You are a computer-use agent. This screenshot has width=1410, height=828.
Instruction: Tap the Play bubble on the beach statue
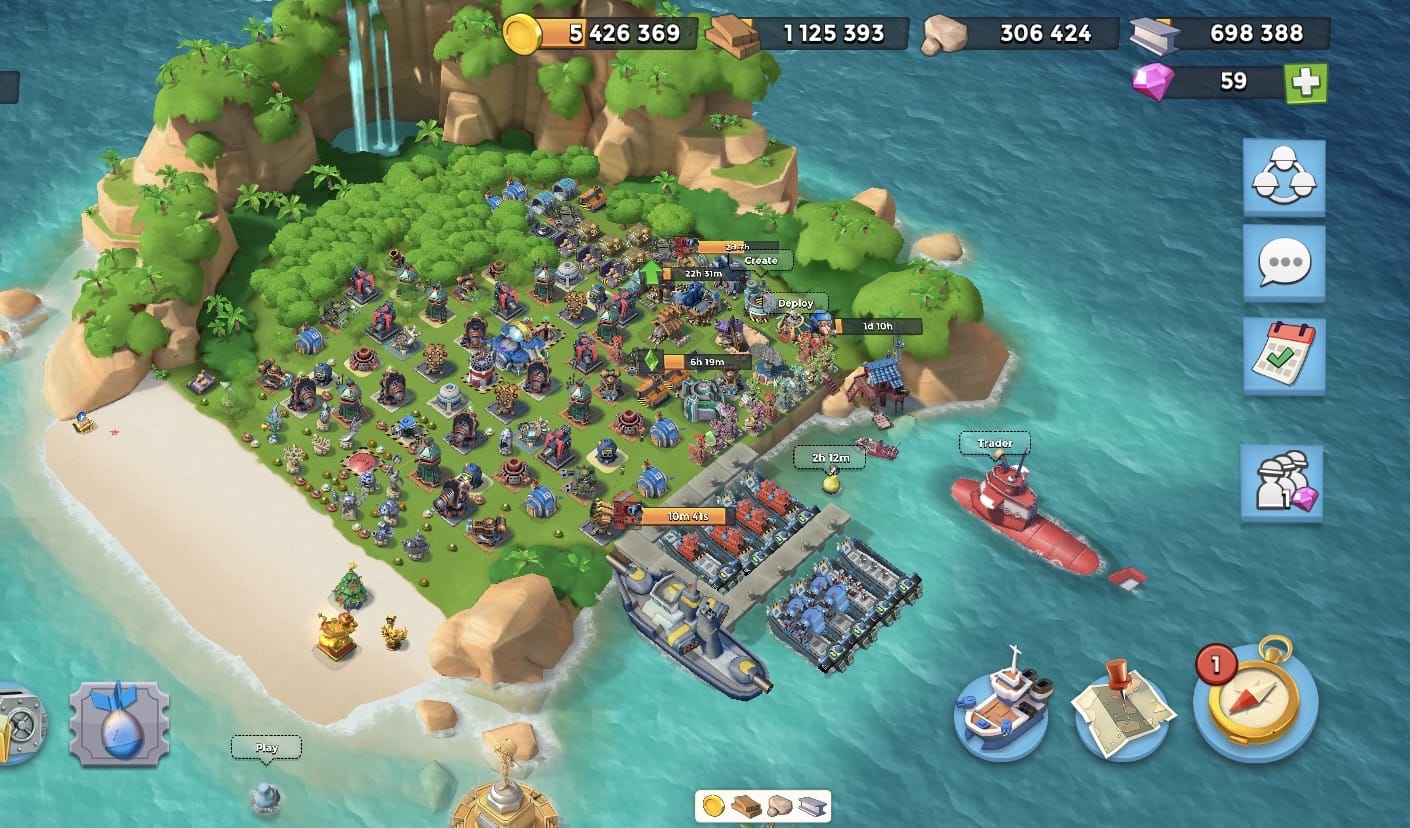click(x=265, y=747)
